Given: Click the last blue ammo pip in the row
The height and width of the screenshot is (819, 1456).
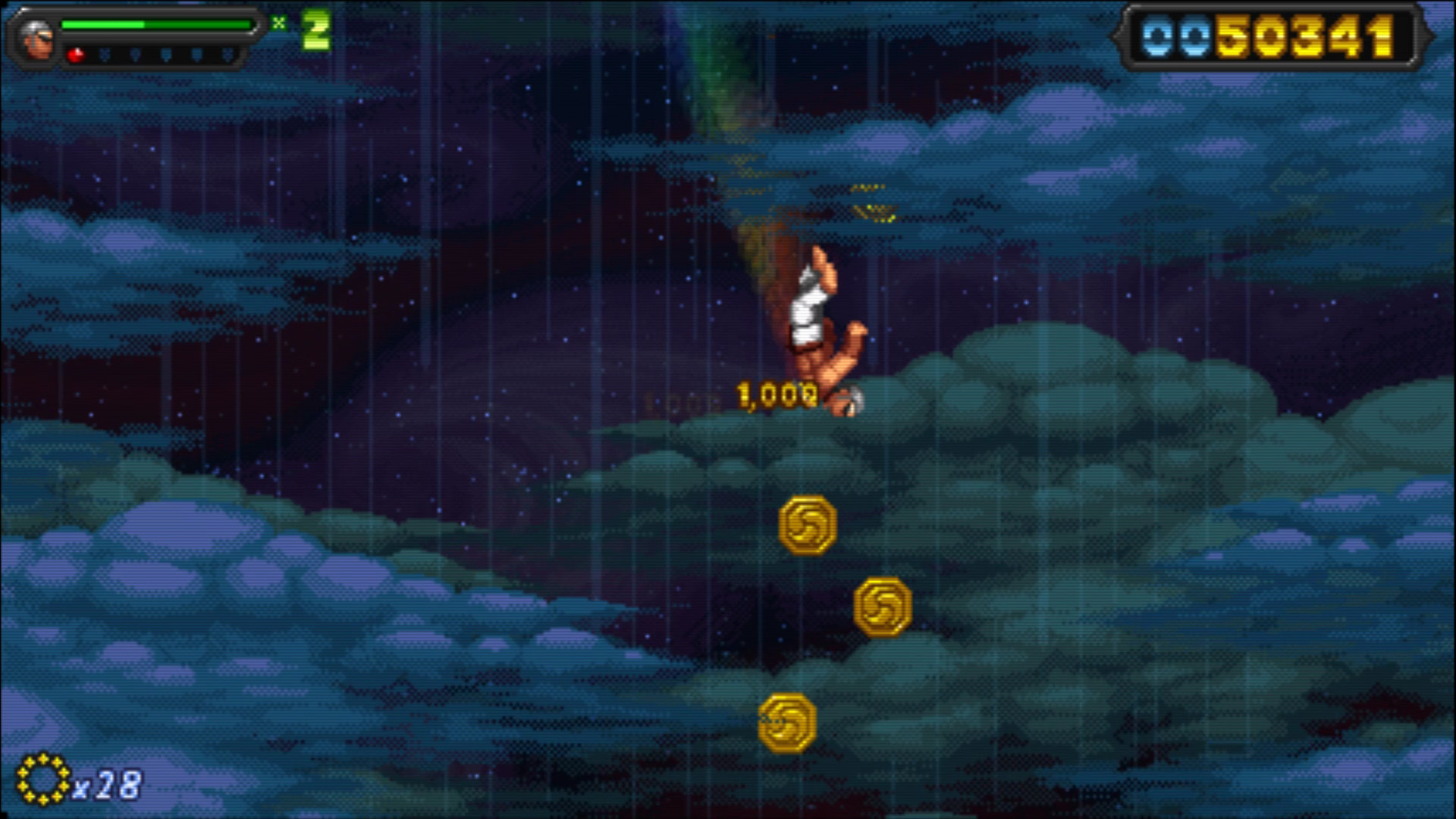Looking at the screenshot, I should pos(227,55).
